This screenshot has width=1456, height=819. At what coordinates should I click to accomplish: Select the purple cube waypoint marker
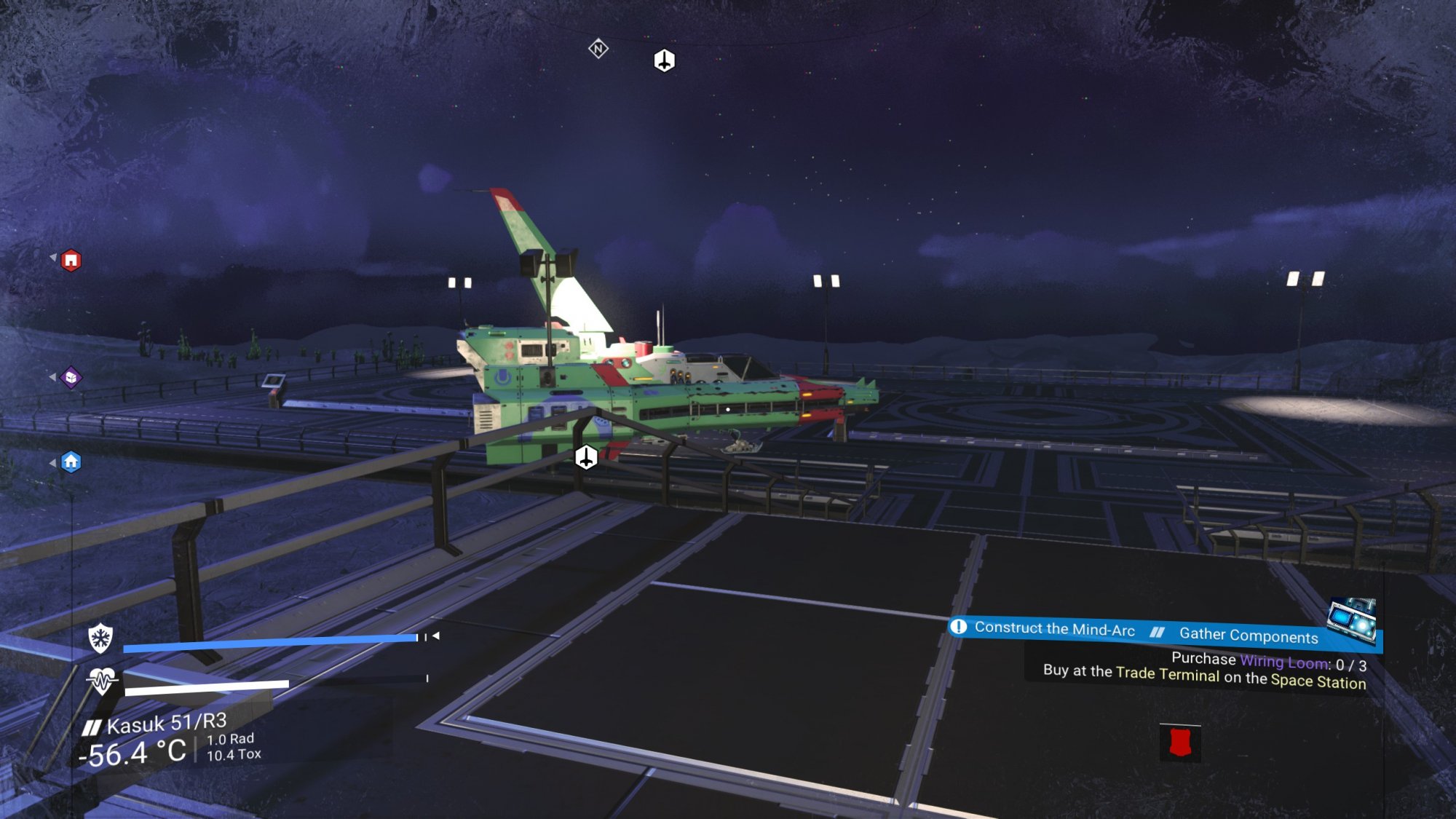pyautogui.click(x=71, y=377)
